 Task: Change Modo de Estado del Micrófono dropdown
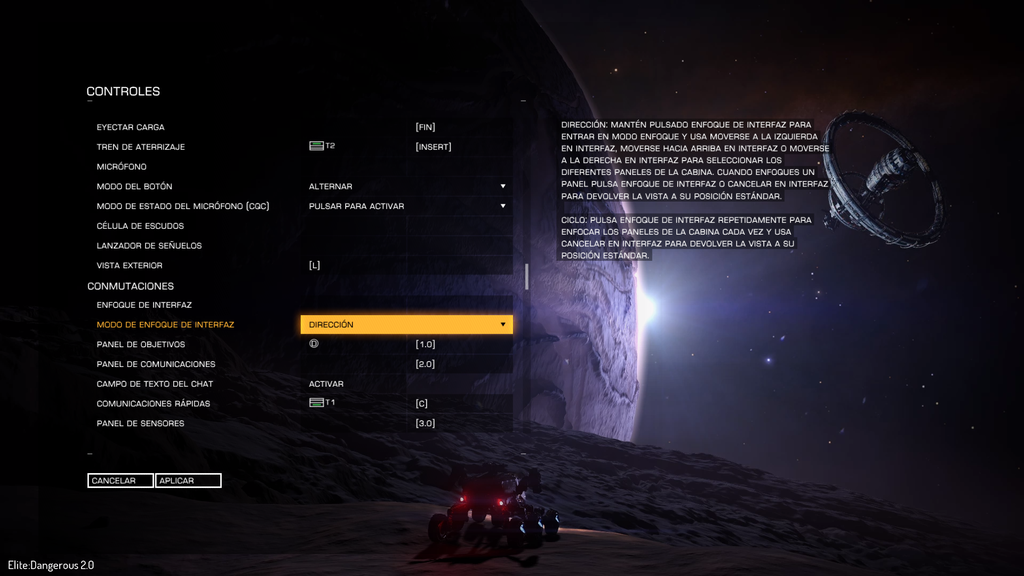tap(406, 206)
